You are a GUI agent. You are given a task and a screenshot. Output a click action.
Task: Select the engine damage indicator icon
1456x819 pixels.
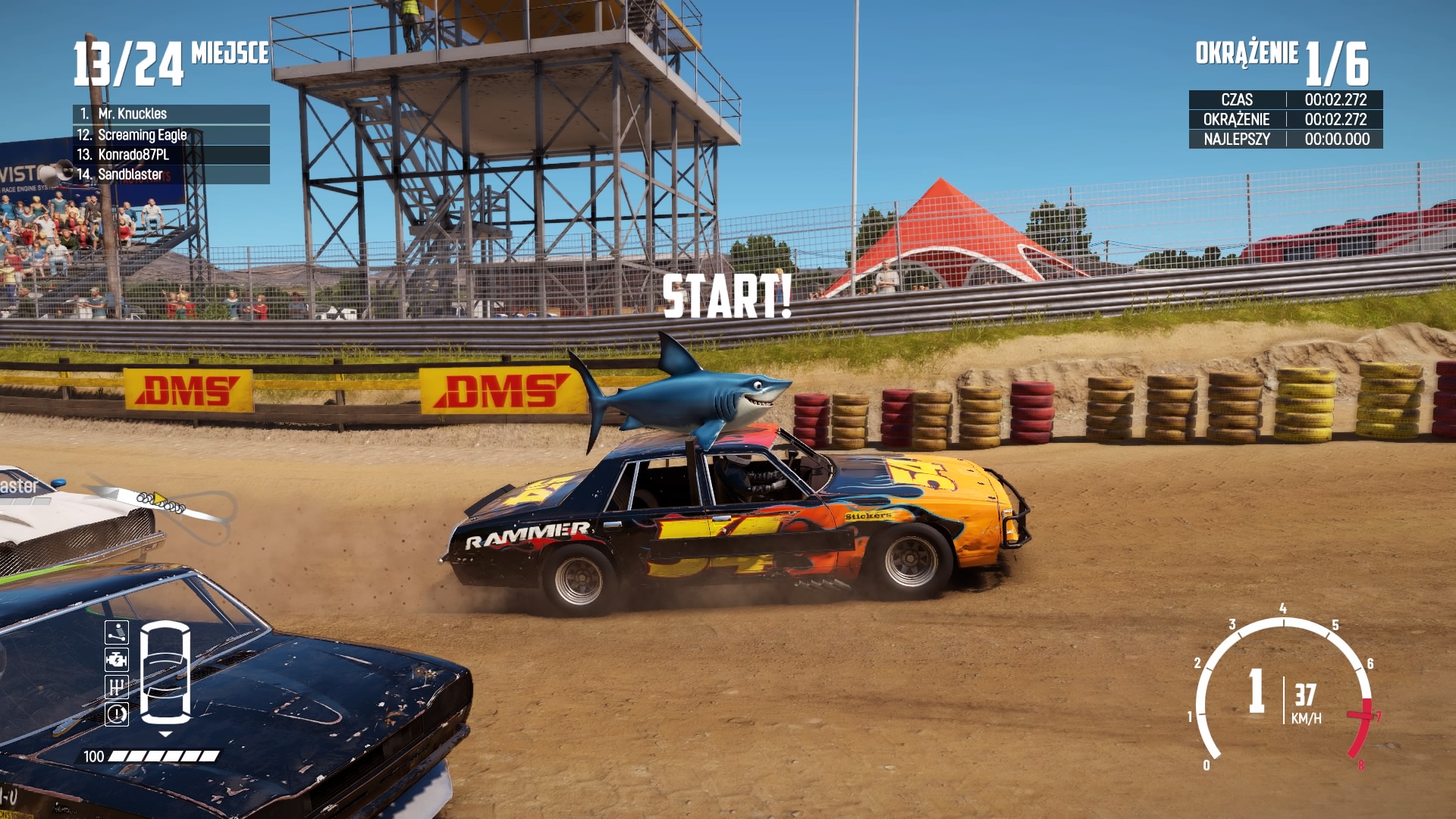click(117, 660)
